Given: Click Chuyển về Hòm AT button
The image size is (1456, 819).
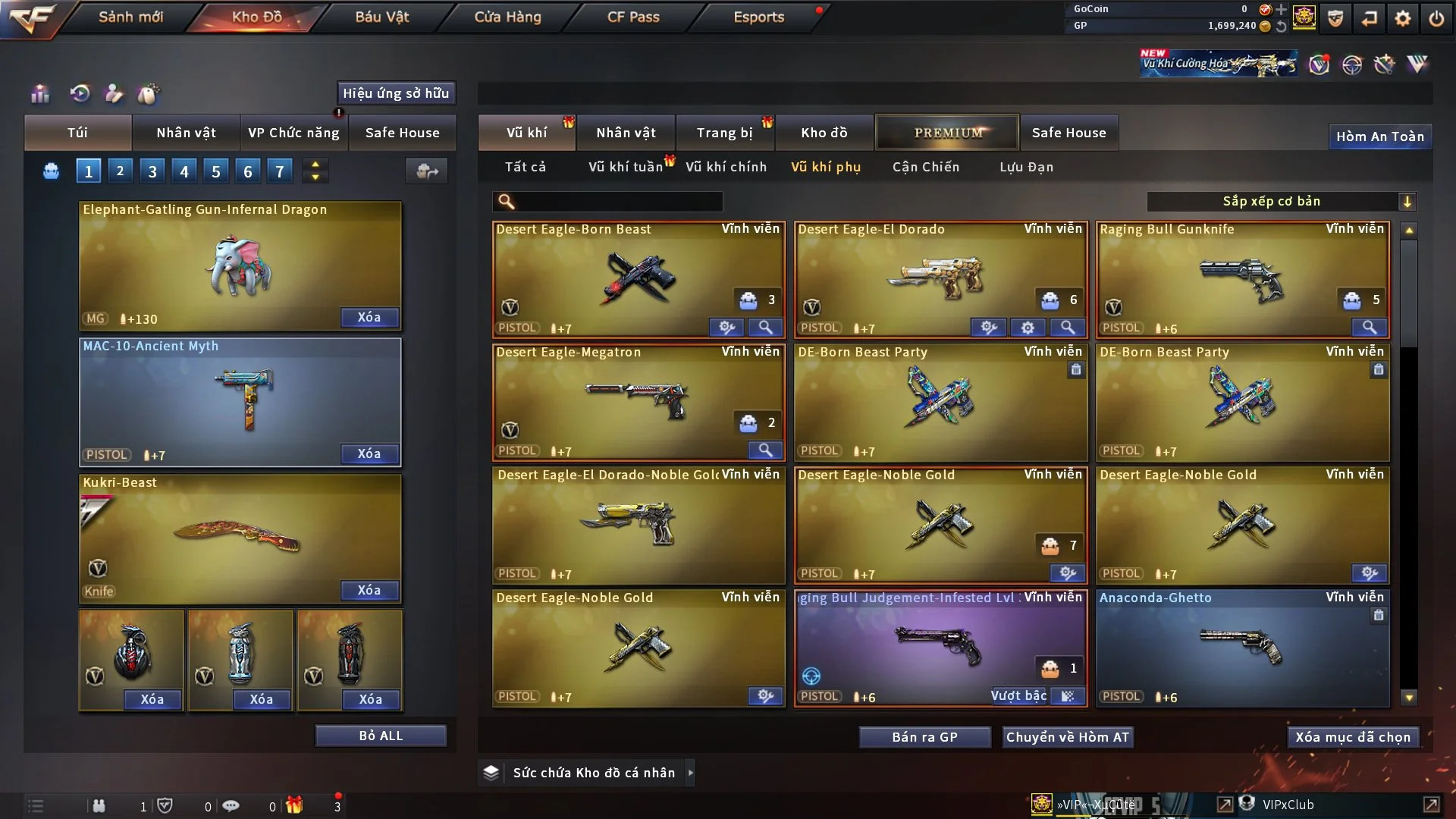Looking at the screenshot, I should pos(1067,737).
